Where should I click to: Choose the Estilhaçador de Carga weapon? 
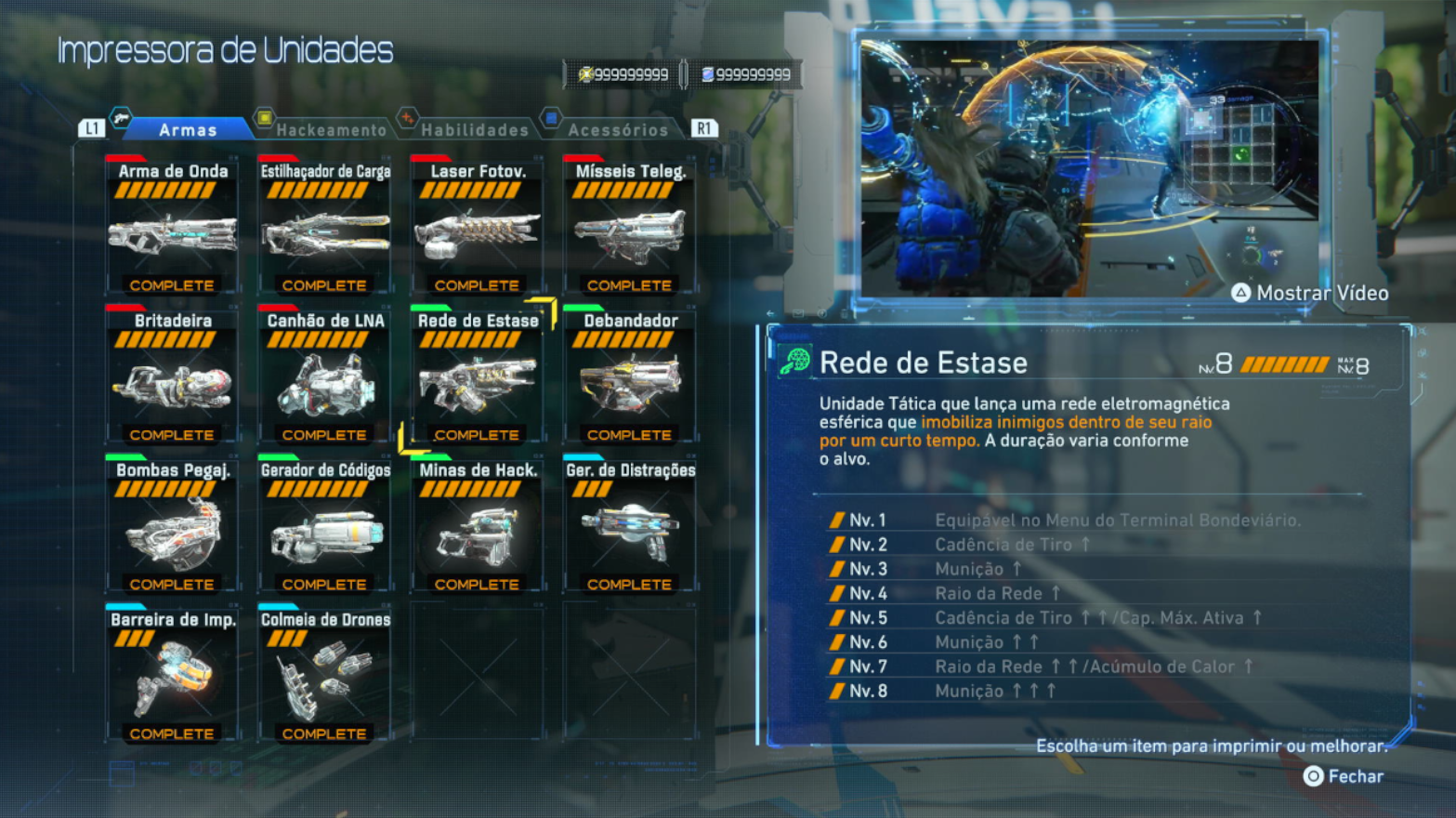[324, 227]
